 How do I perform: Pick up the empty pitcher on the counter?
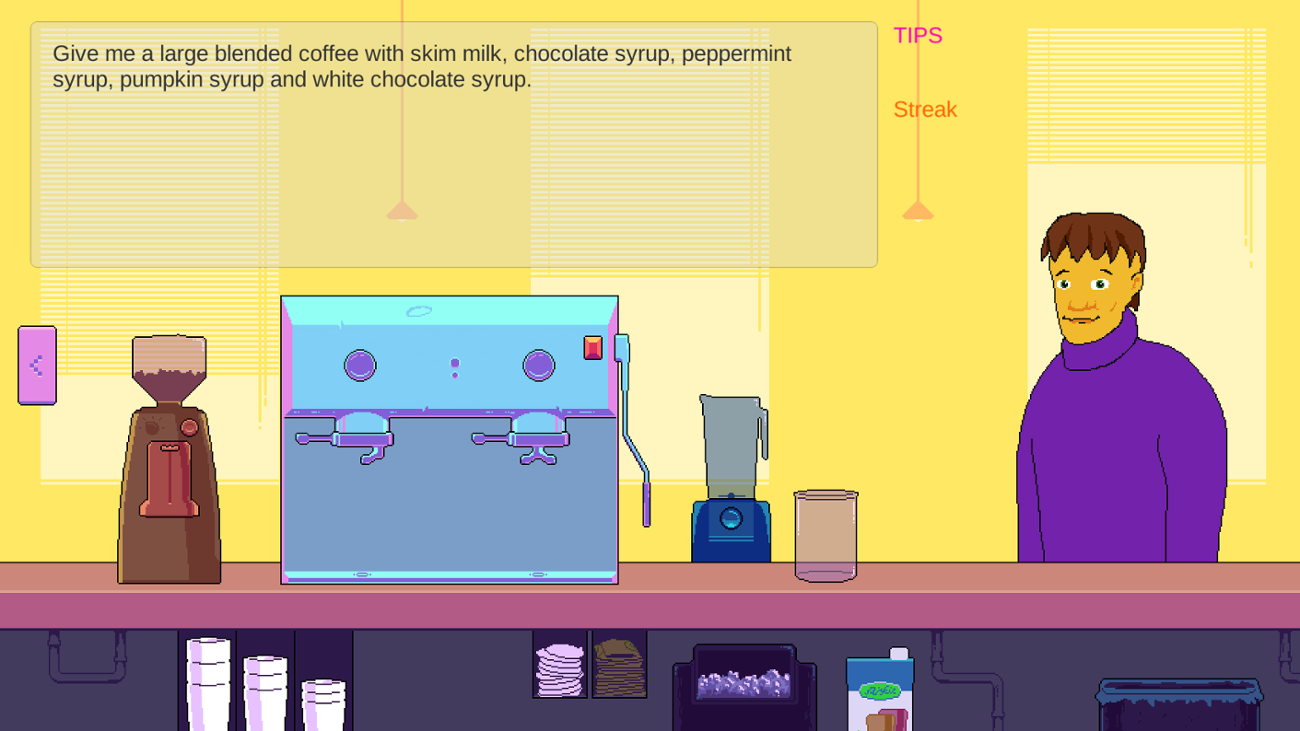click(x=824, y=535)
